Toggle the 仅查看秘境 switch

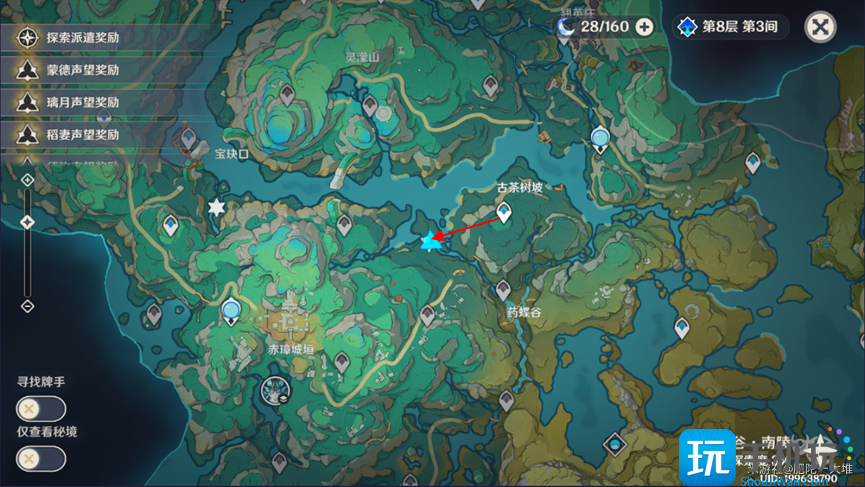pos(41,458)
